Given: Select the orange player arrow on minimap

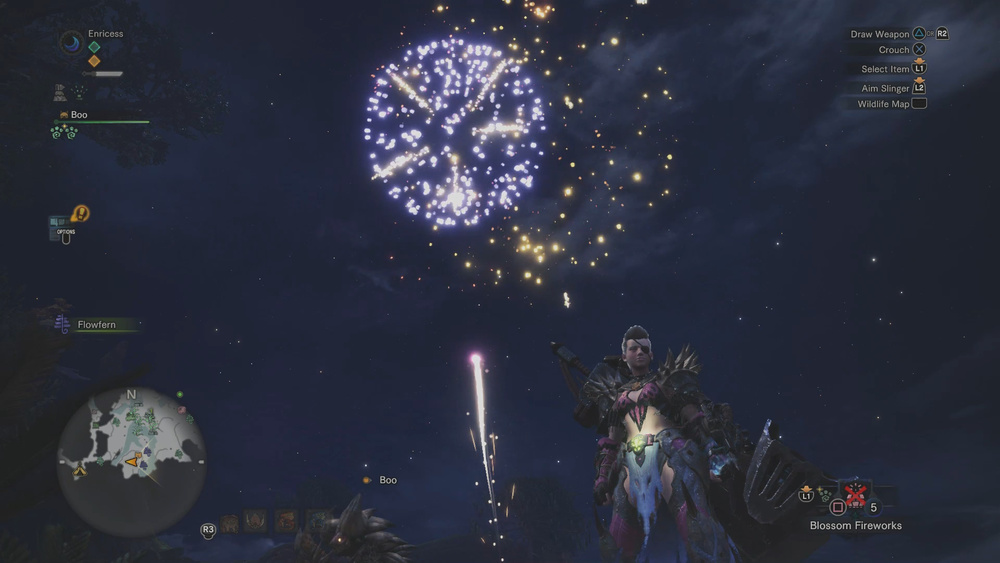Looking at the screenshot, I should [131, 460].
